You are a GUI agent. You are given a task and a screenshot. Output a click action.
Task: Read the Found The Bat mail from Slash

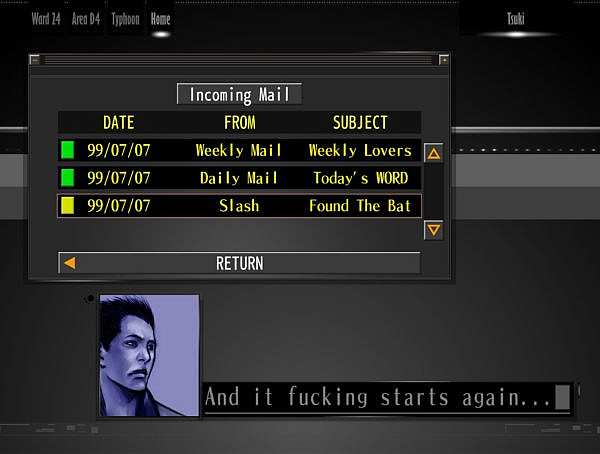[239, 206]
